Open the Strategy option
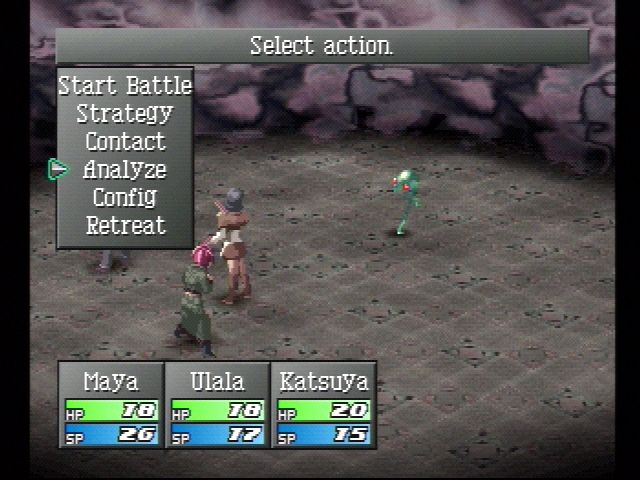Image resolution: width=640 pixels, height=480 pixels. [125, 113]
